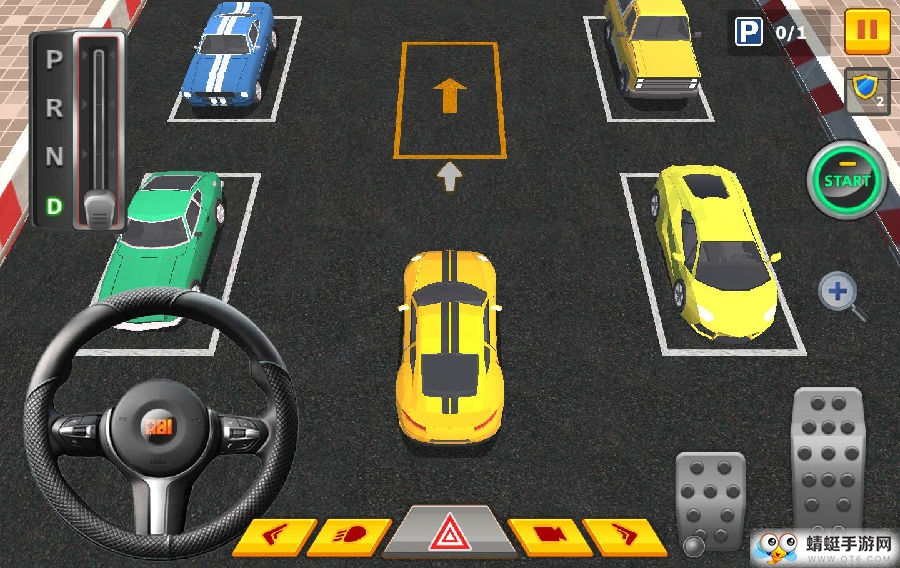Pause the game with the orange button

(866, 31)
